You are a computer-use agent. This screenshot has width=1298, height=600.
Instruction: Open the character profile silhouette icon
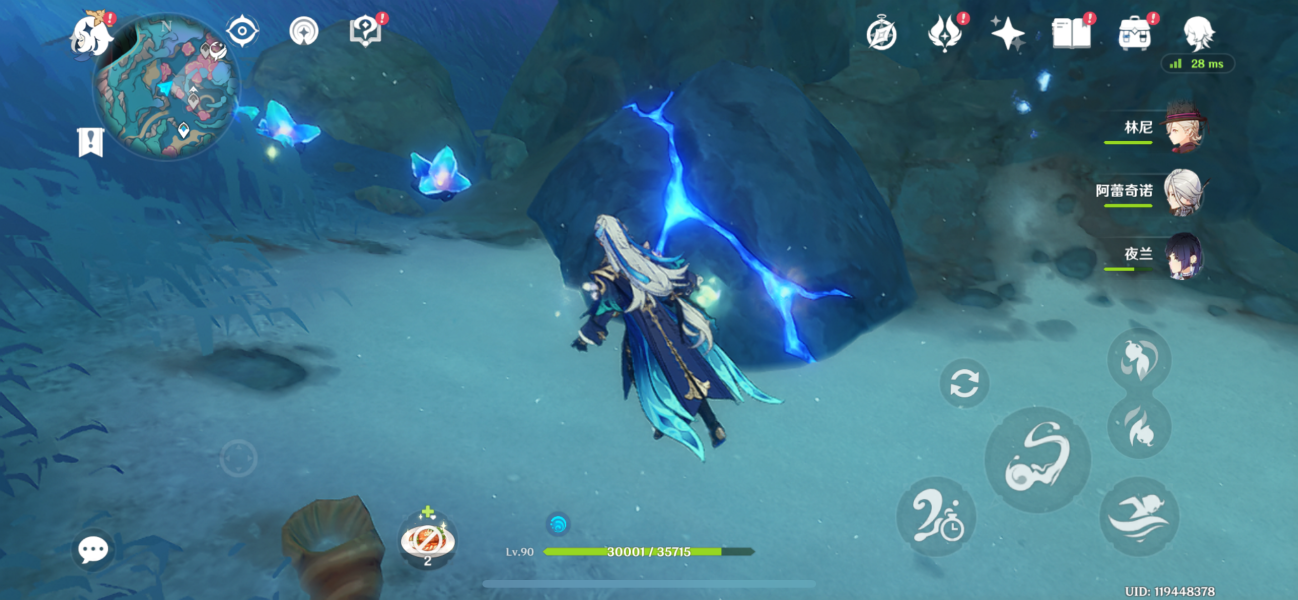pyautogui.click(x=1197, y=34)
